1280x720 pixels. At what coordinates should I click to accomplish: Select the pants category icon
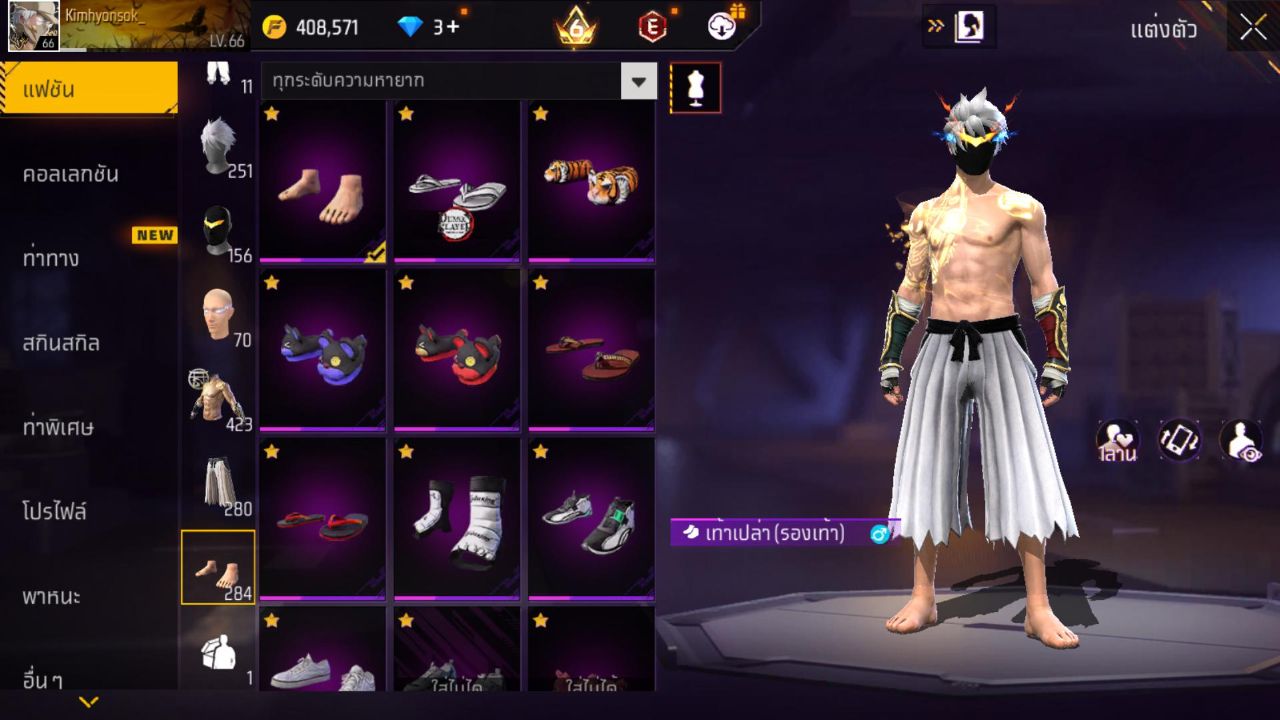218,485
